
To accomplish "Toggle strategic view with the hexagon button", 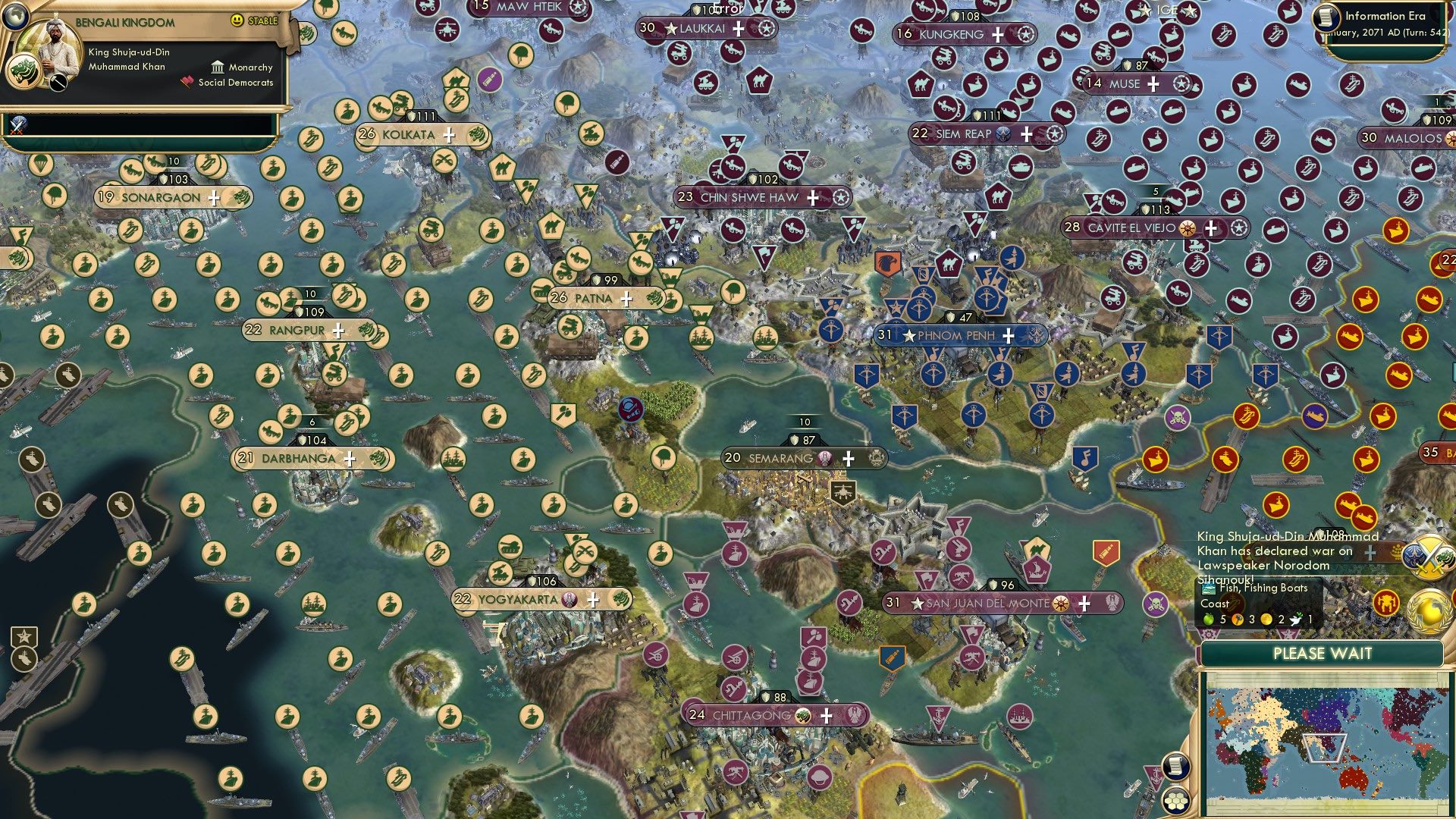I will pos(1175,801).
